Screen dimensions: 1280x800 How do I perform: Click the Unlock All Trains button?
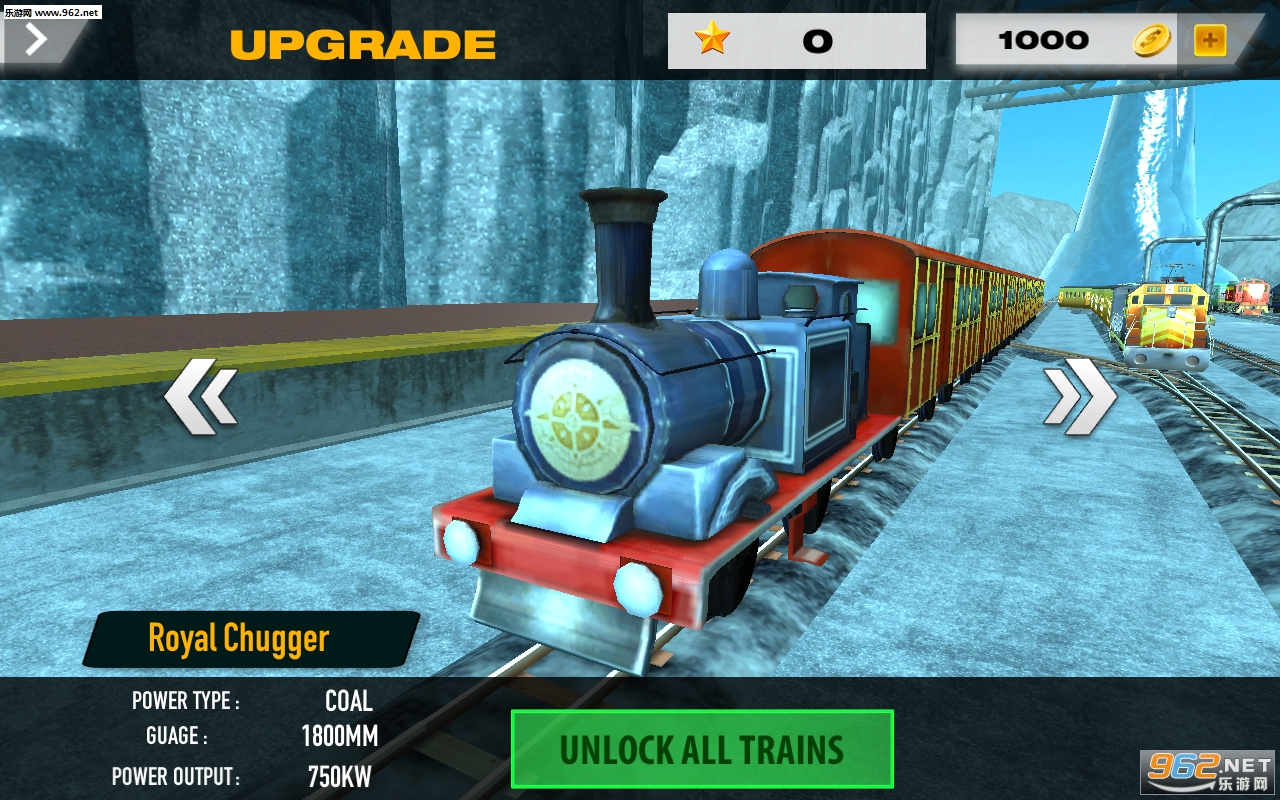(701, 749)
